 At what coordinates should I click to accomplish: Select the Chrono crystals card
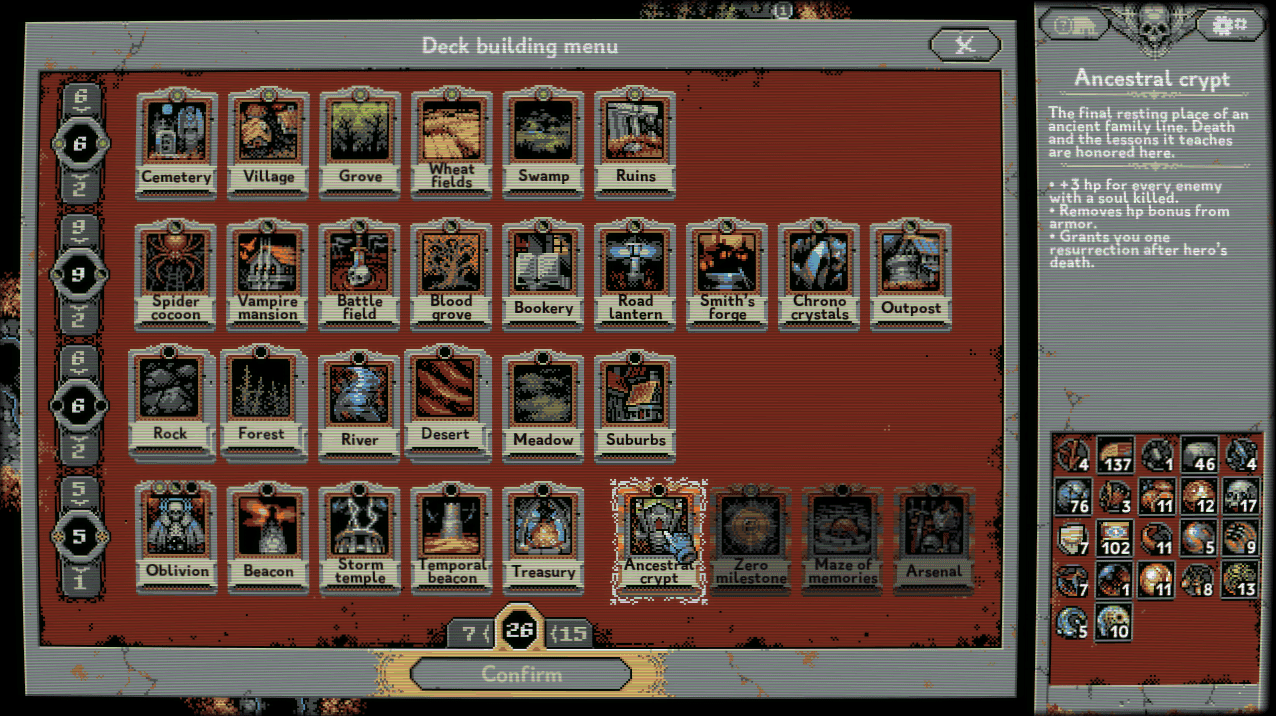coord(819,274)
